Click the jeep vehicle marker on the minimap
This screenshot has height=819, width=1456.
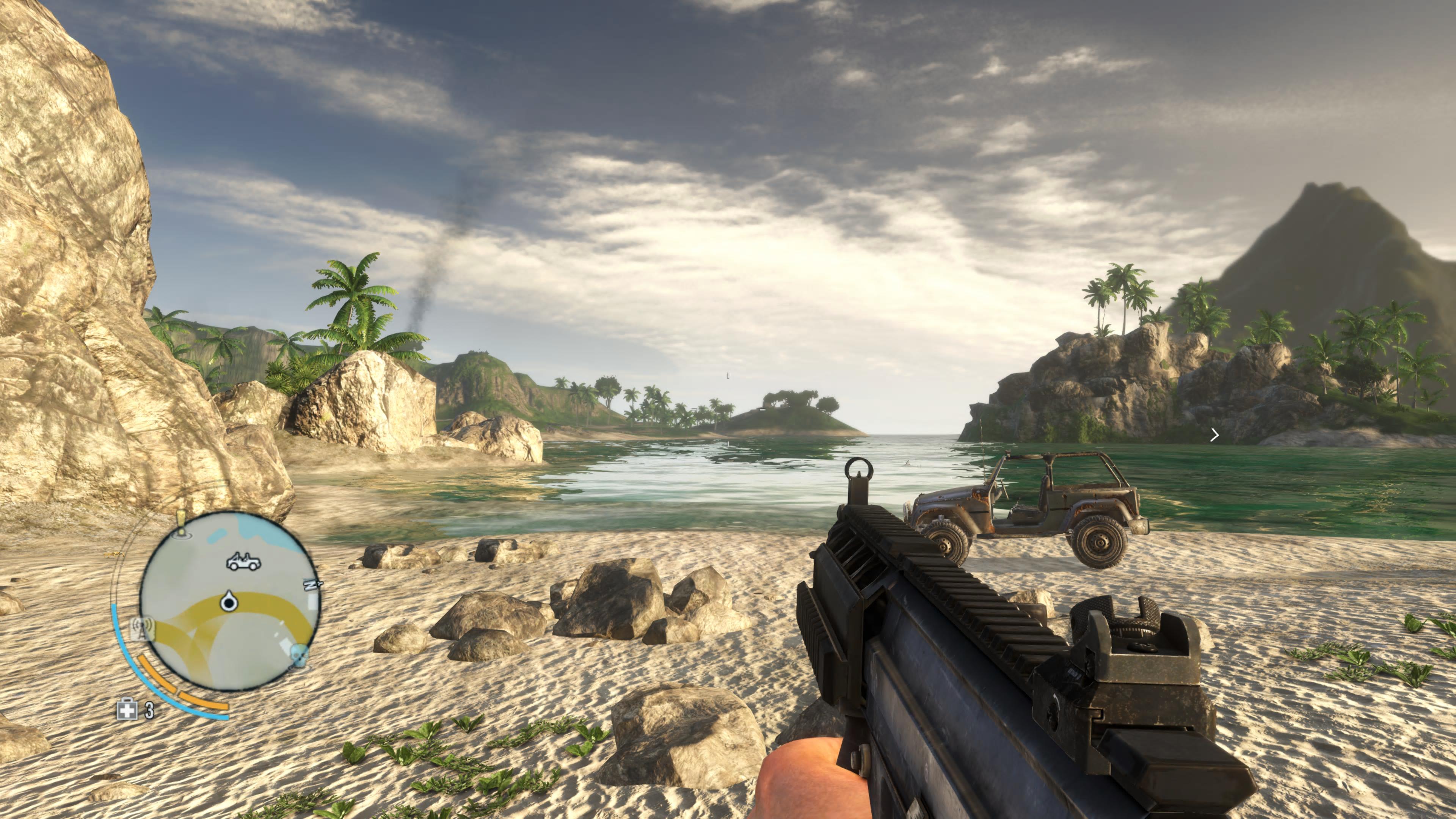coord(243,562)
